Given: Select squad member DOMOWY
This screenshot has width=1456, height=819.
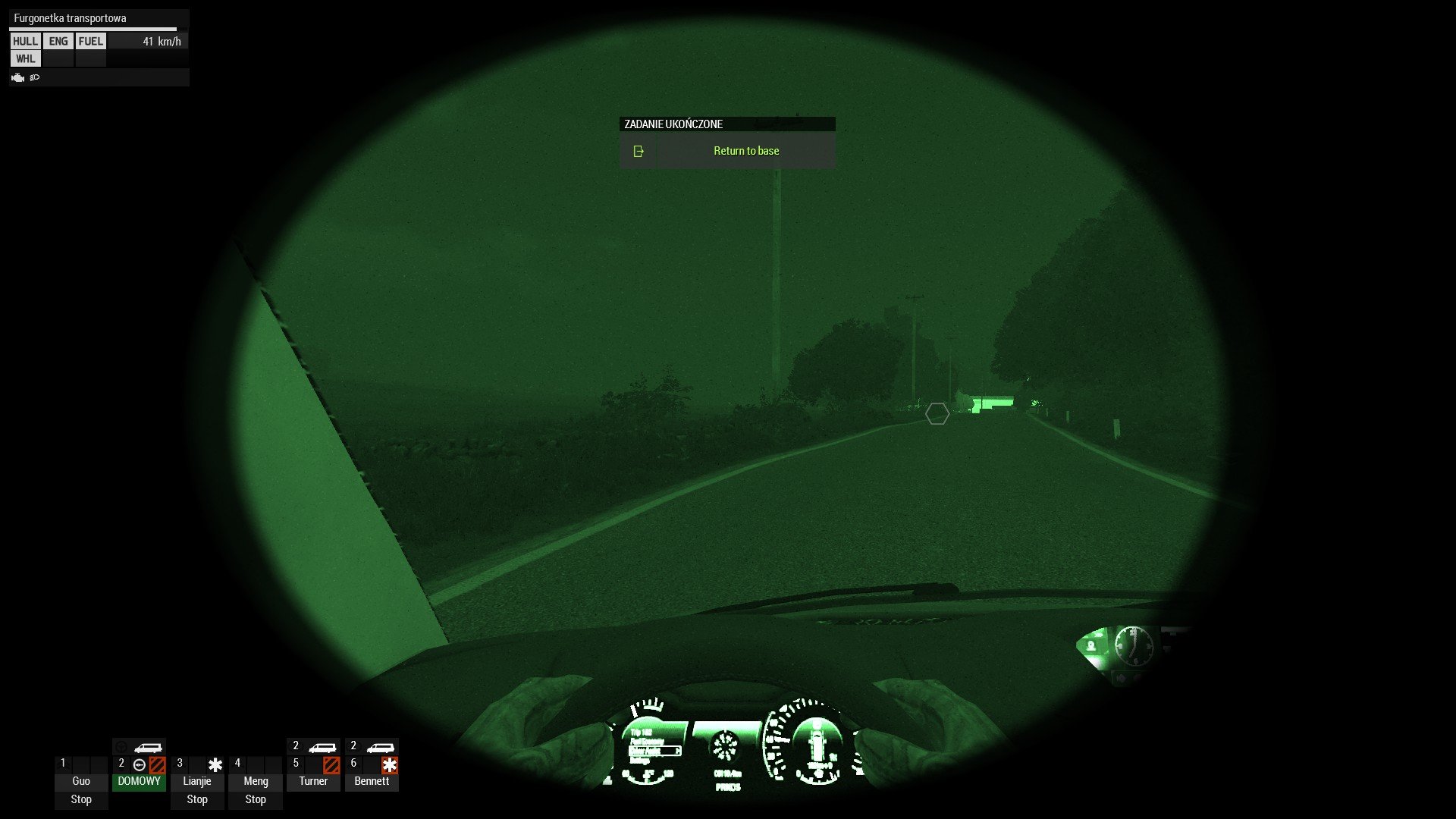Looking at the screenshot, I should click(139, 781).
